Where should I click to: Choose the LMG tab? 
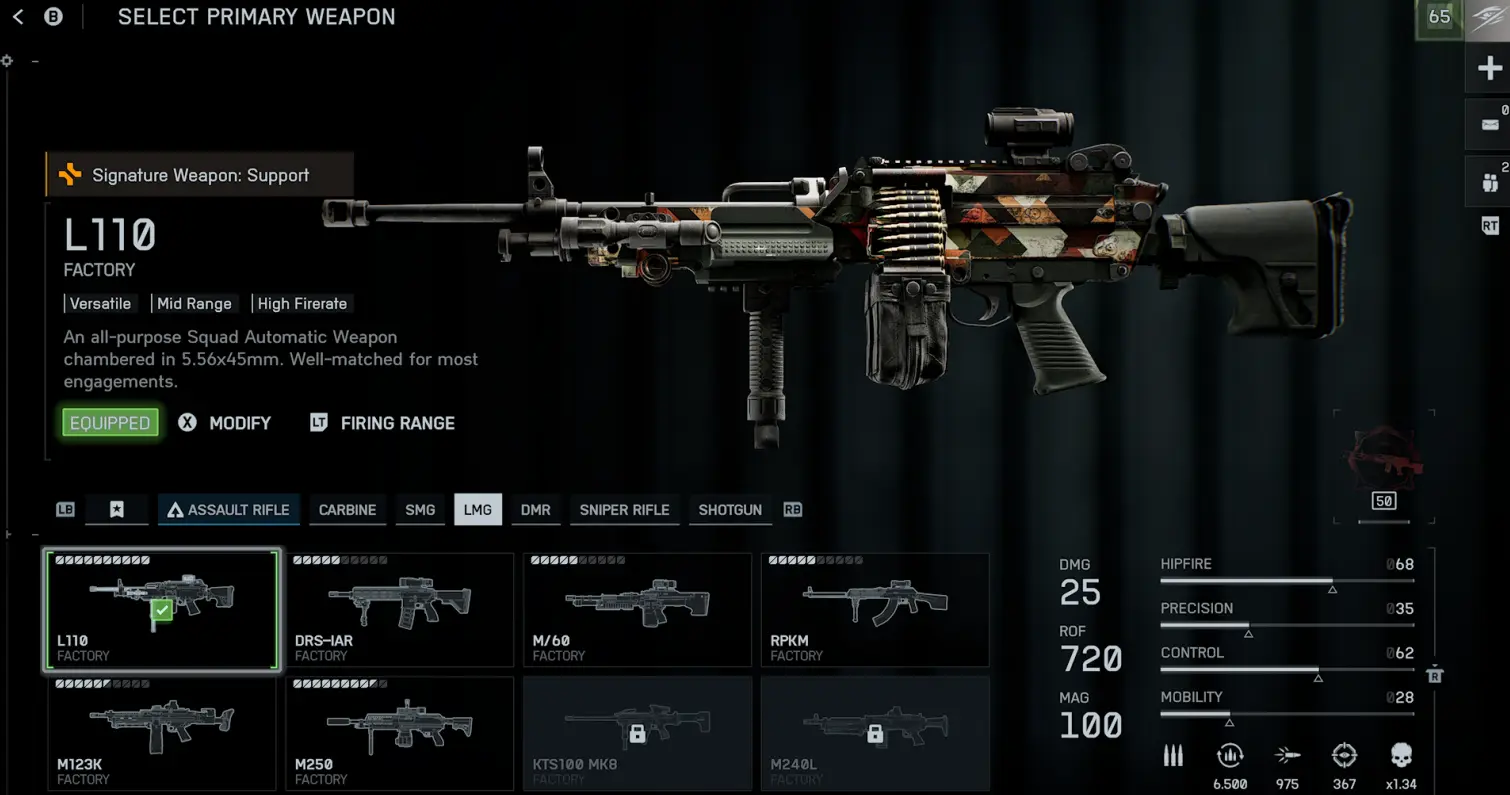coord(478,510)
